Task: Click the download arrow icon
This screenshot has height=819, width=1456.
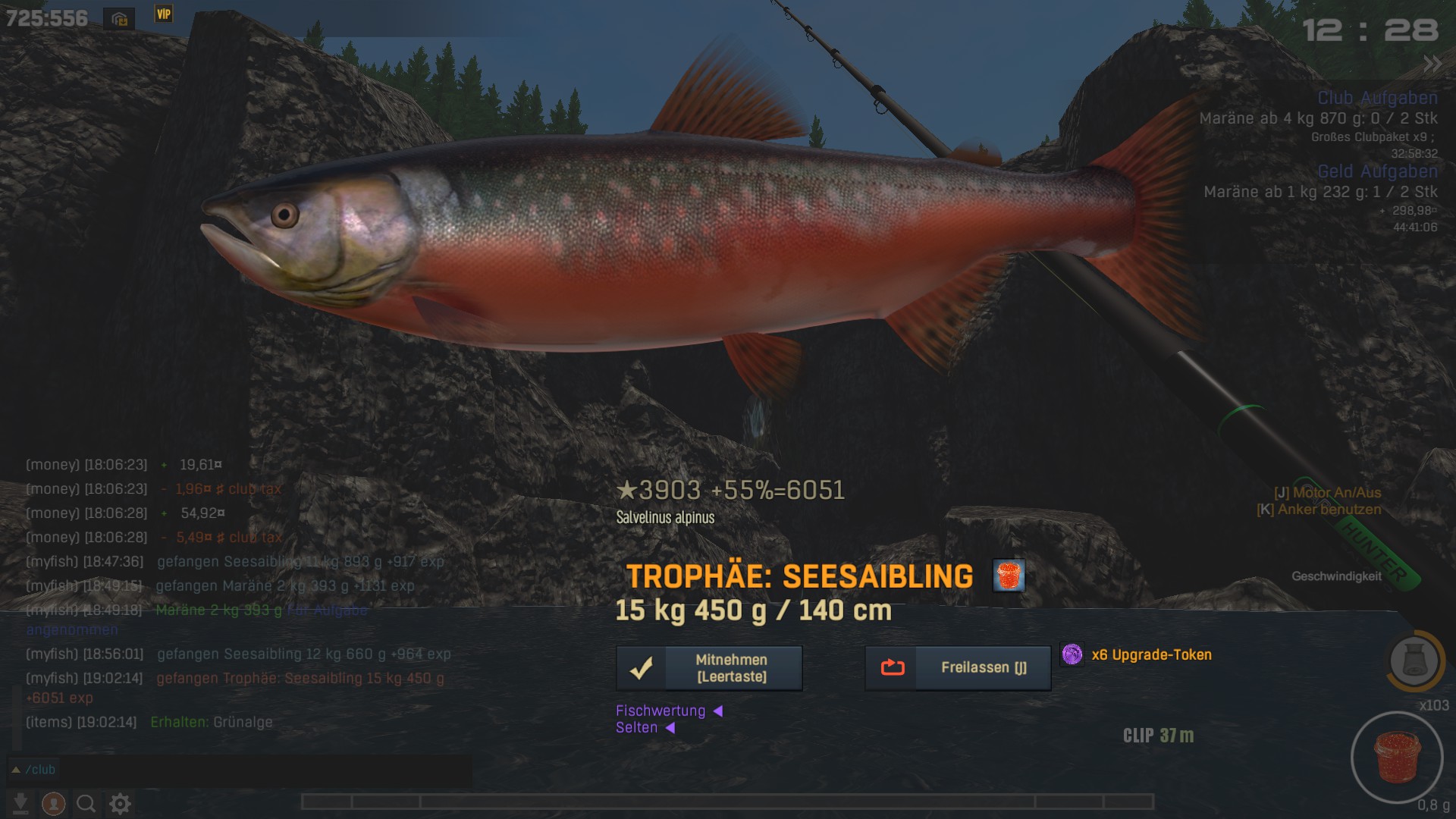Action: click(21, 803)
